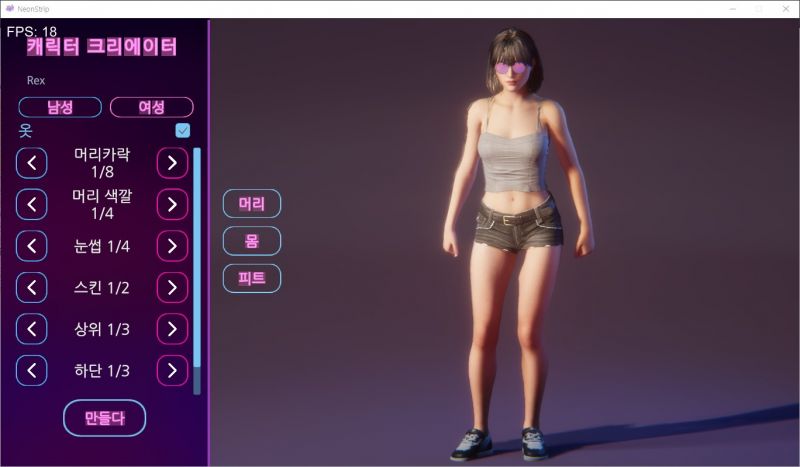Switch to previous 스킨 skin option

[x=32, y=288]
